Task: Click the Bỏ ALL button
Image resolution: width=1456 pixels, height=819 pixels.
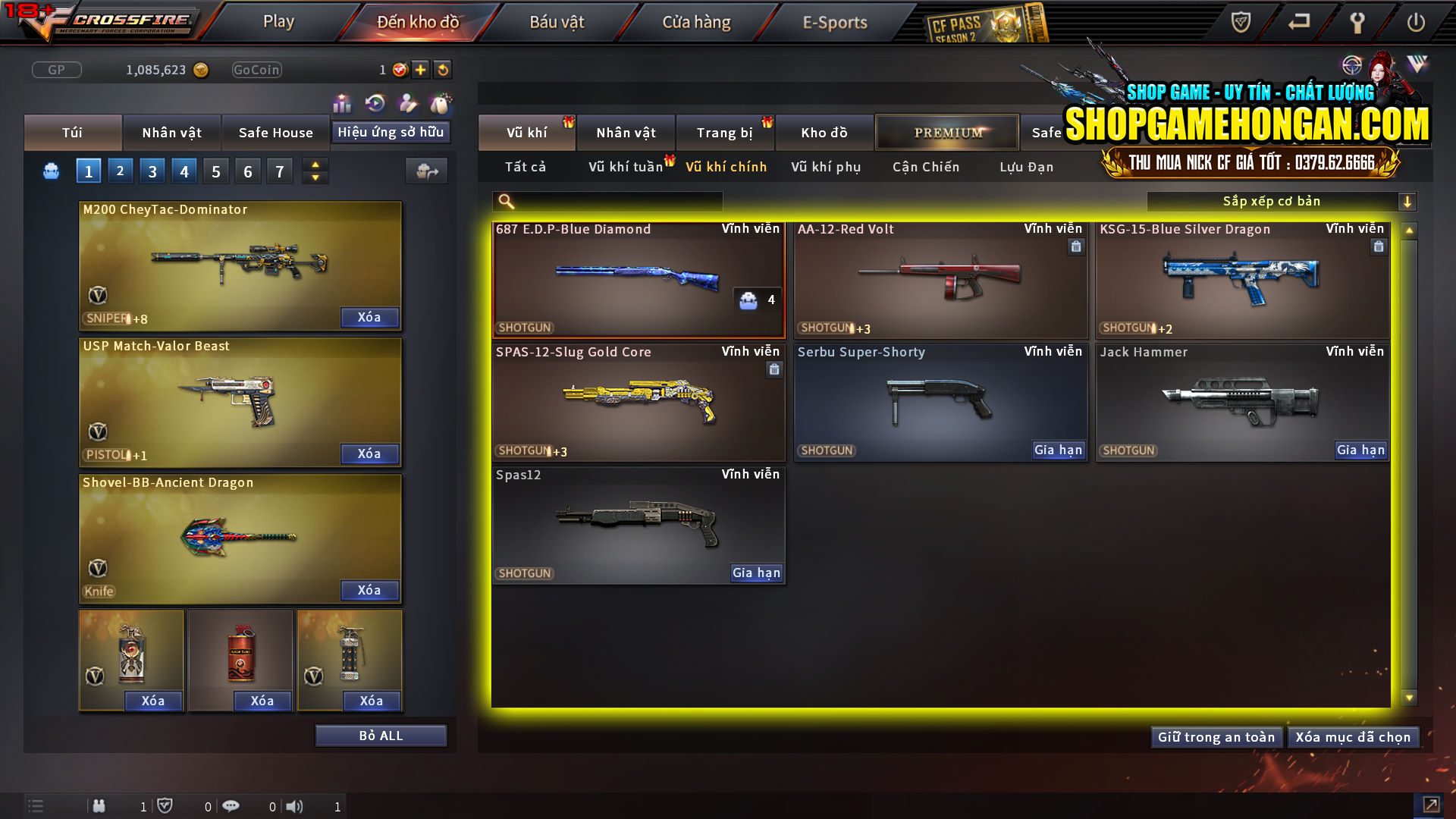Action: coord(381,735)
